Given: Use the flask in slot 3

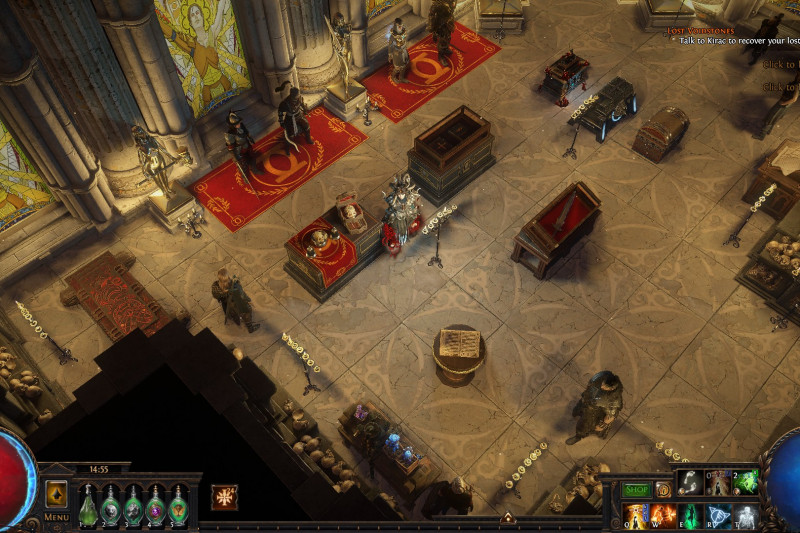Looking at the screenshot, I should click(133, 503).
